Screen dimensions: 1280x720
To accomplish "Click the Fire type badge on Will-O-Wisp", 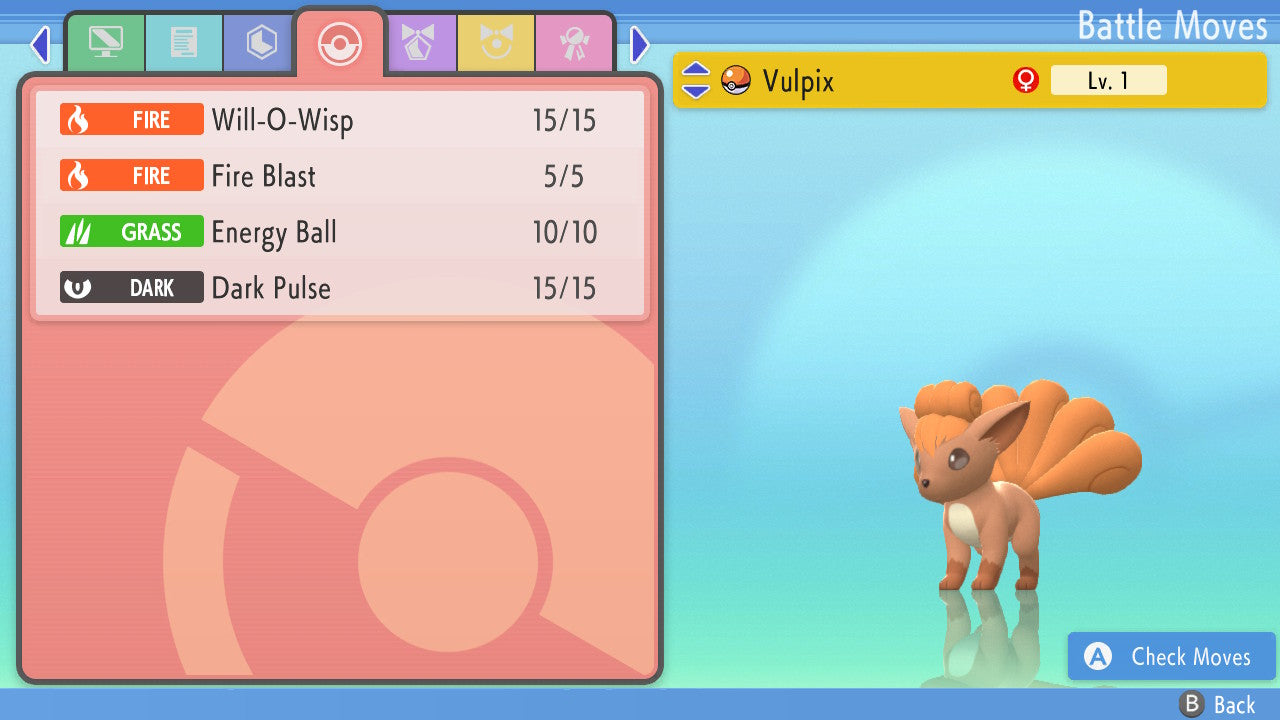I will (x=131, y=119).
